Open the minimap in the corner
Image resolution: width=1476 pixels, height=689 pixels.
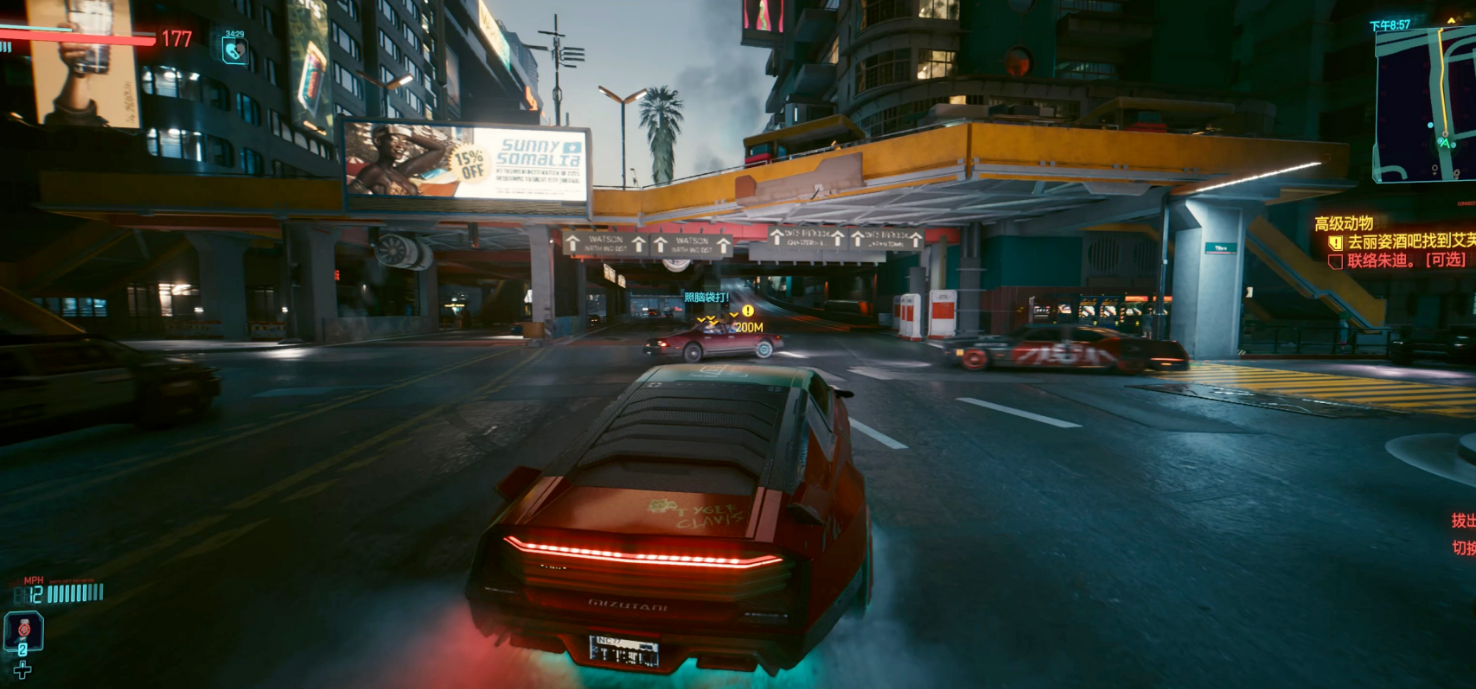1425,103
